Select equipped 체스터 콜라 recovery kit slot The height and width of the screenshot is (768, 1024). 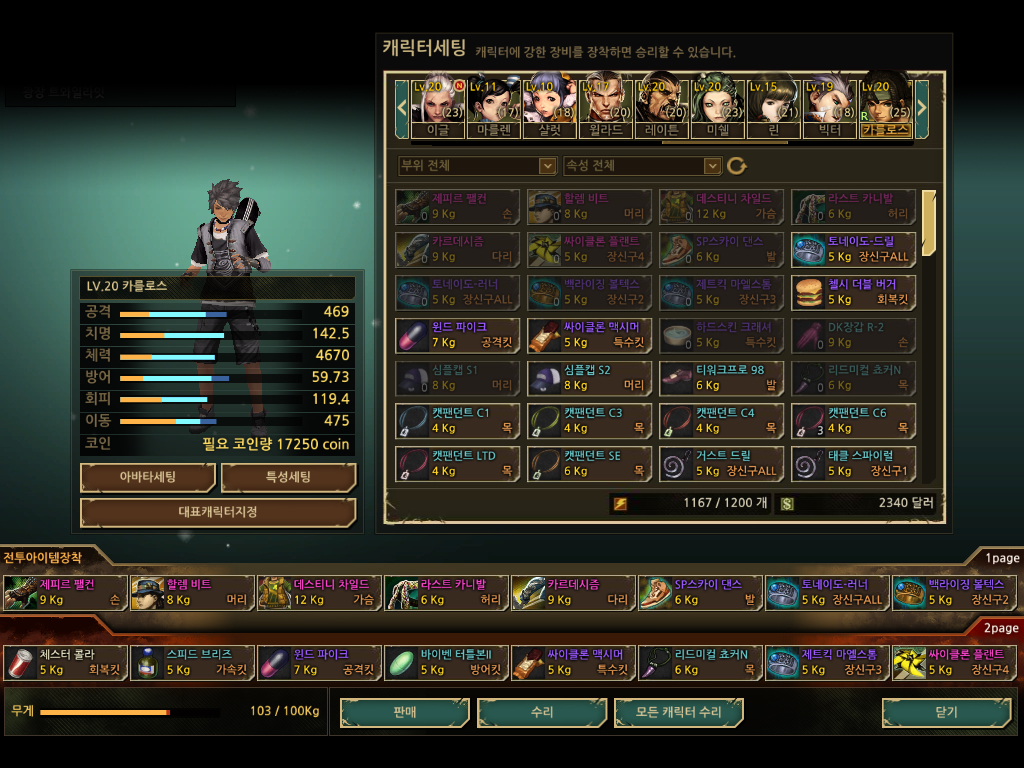65,662
